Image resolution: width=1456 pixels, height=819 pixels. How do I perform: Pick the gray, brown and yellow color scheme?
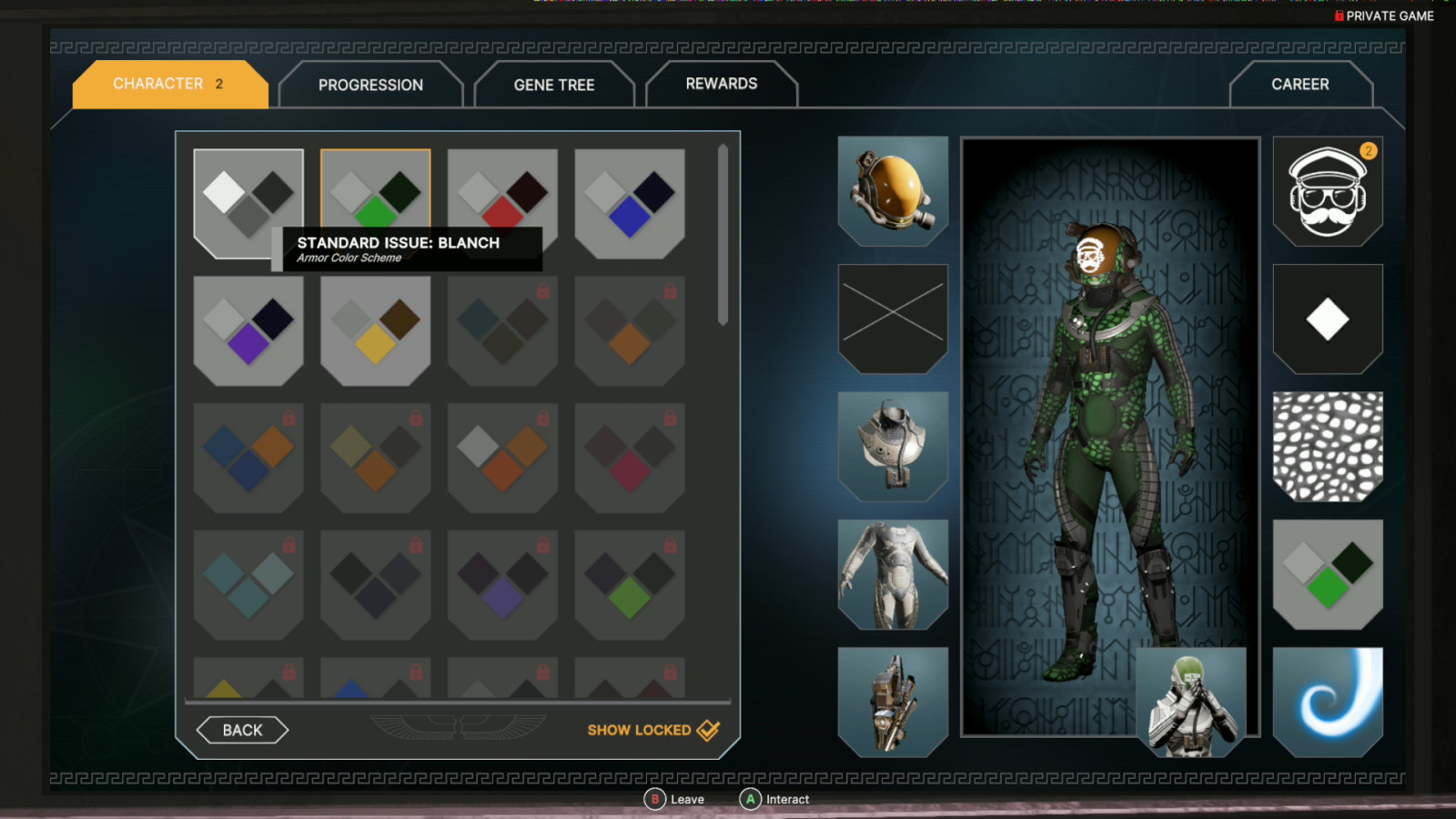375,331
